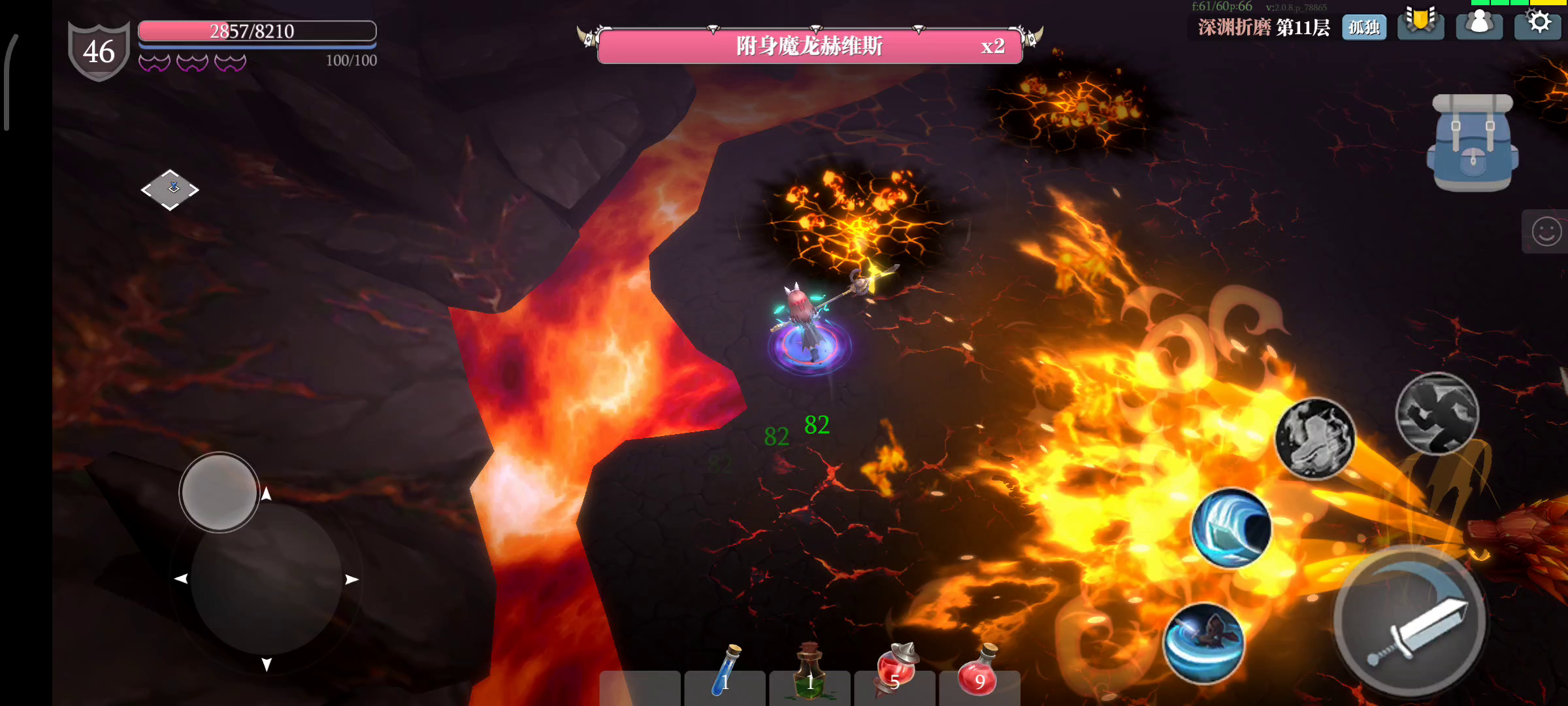Viewport: 1568px width, 706px height.
Task: Use the blue vial potion slot
Action: [725, 673]
